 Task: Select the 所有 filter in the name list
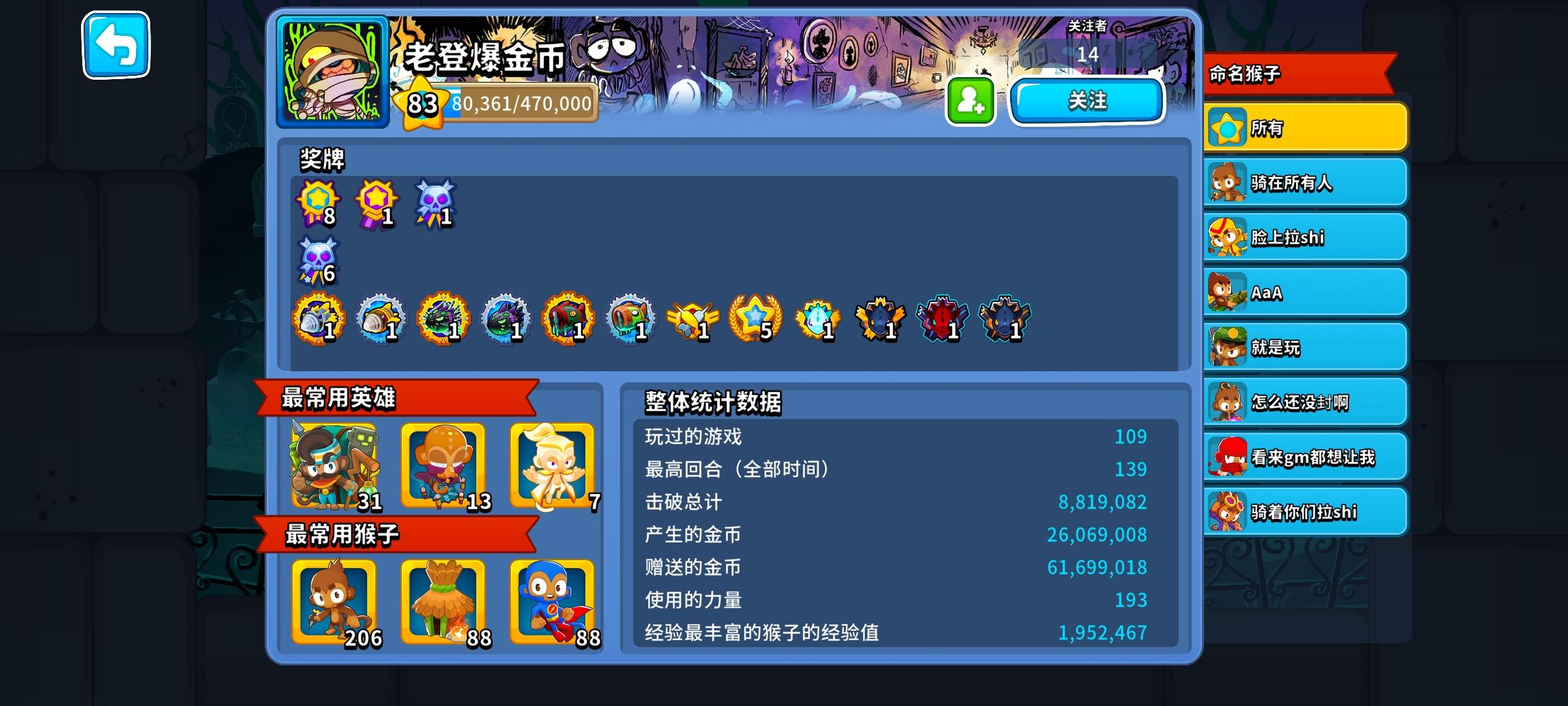(1304, 128)
